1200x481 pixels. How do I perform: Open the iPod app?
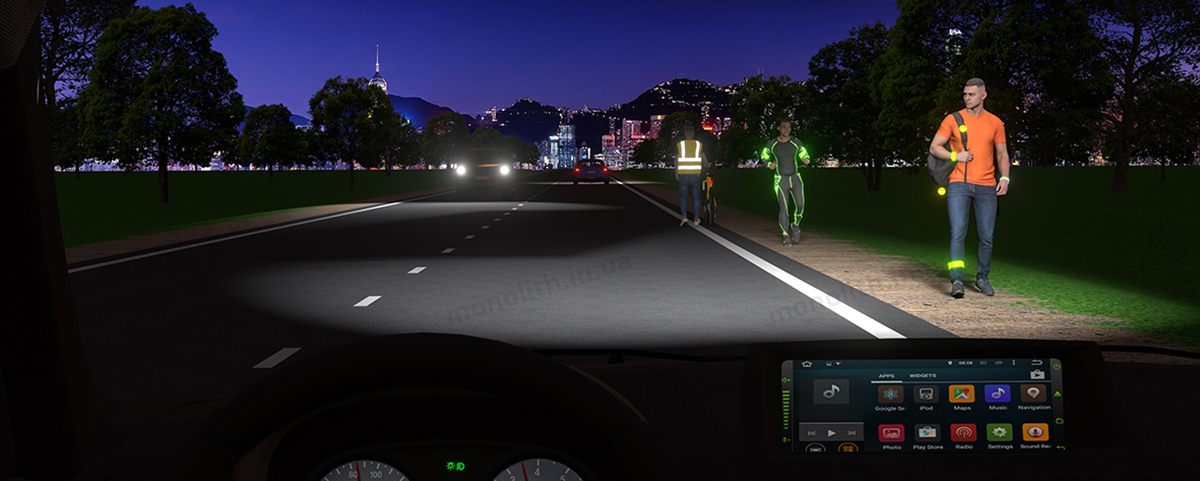(x=926, y=394)
